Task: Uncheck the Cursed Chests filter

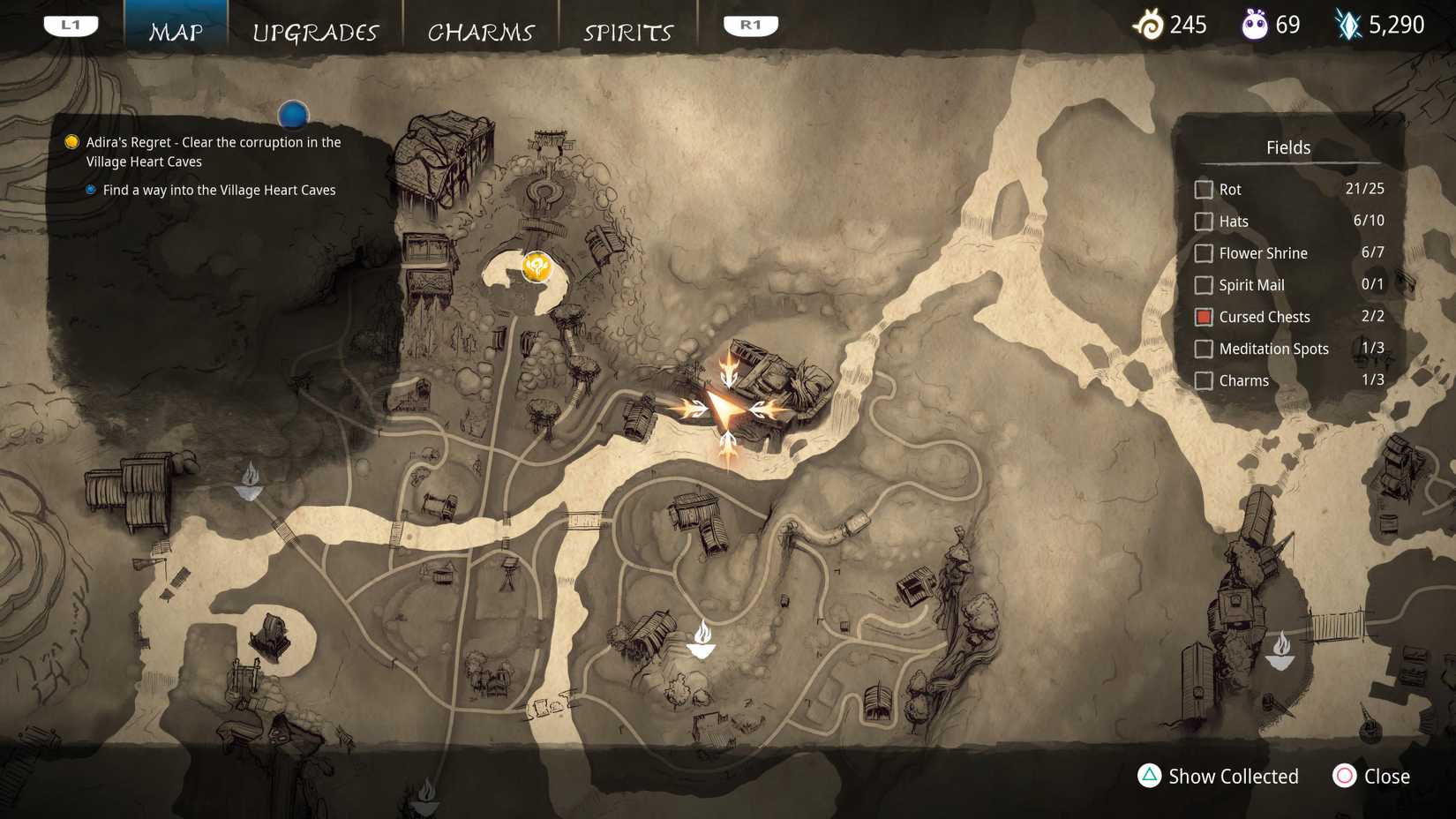Action: 1204,316
